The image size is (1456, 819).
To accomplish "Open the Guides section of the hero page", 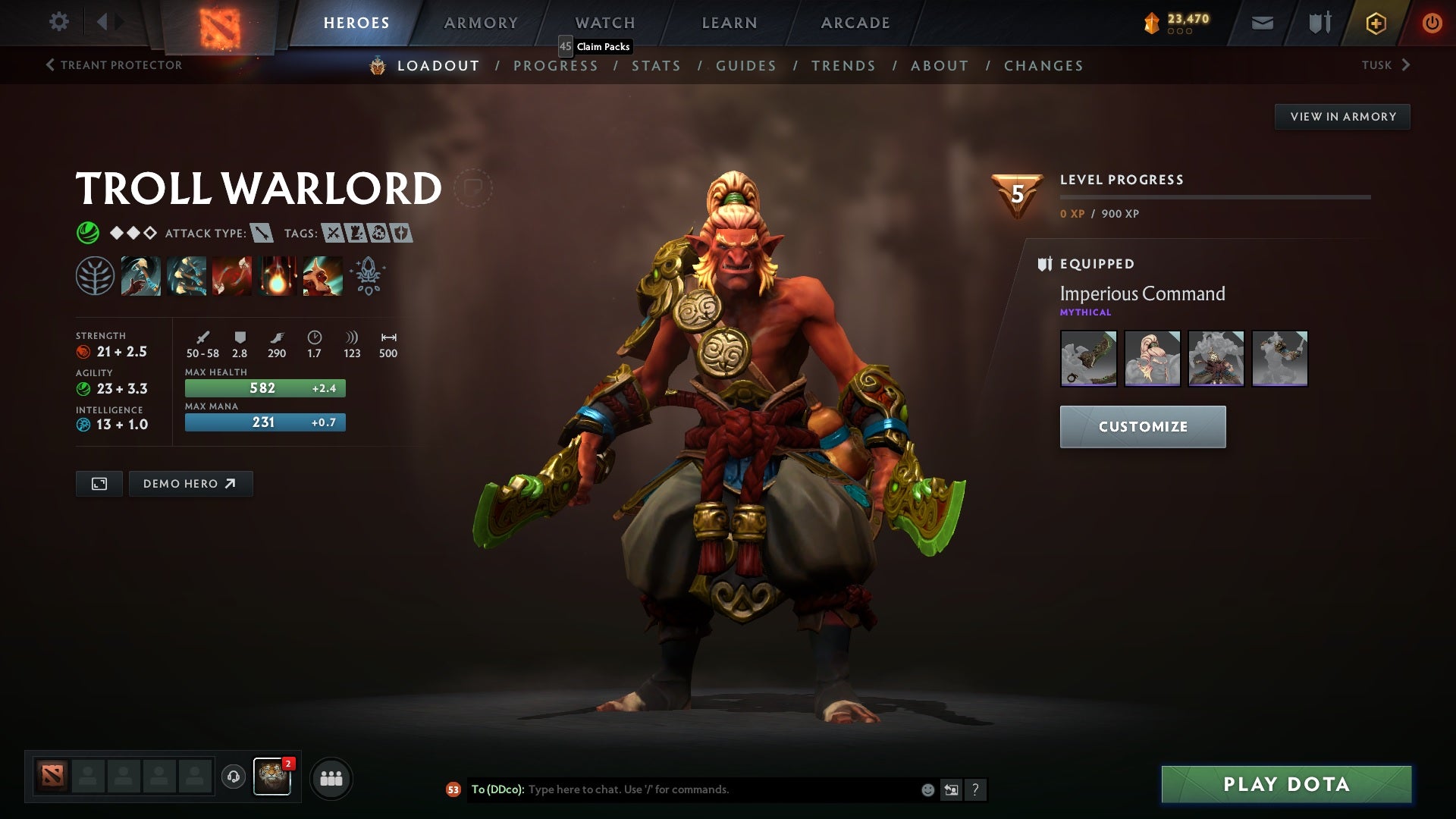I will pos(745,66).
